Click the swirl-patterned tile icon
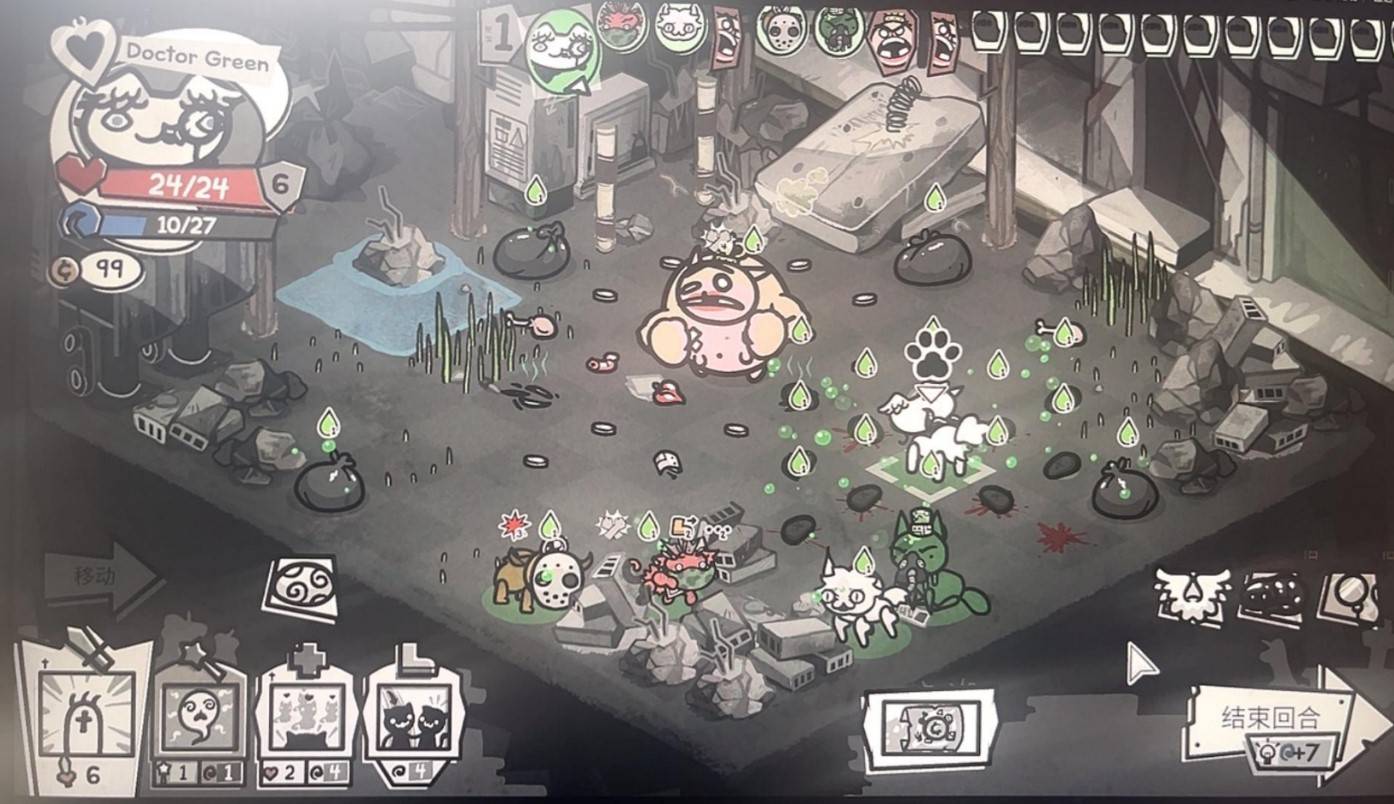This screenshot has width=1394, height=804. 300,588
